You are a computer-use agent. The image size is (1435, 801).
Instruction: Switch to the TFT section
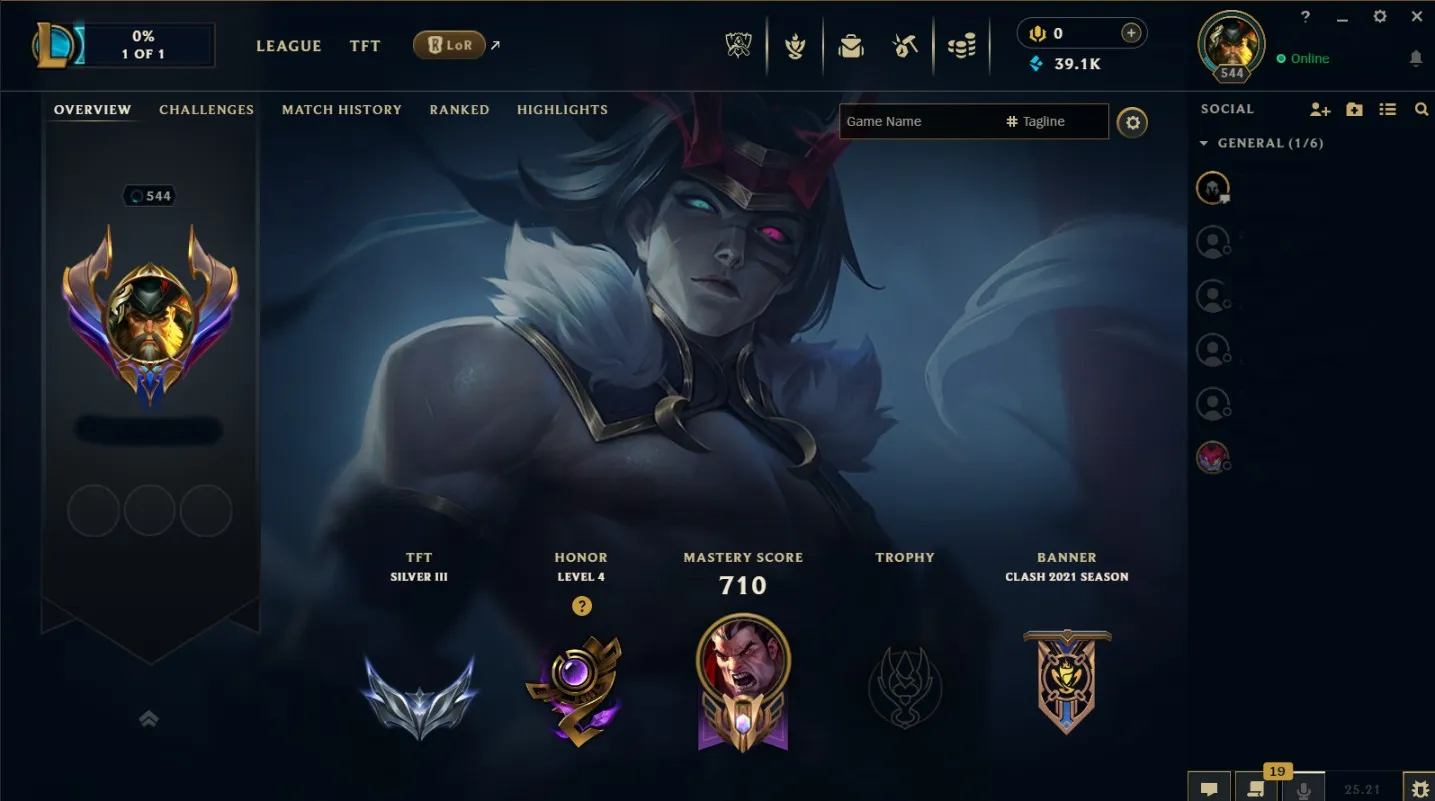(x=365, y=46)
